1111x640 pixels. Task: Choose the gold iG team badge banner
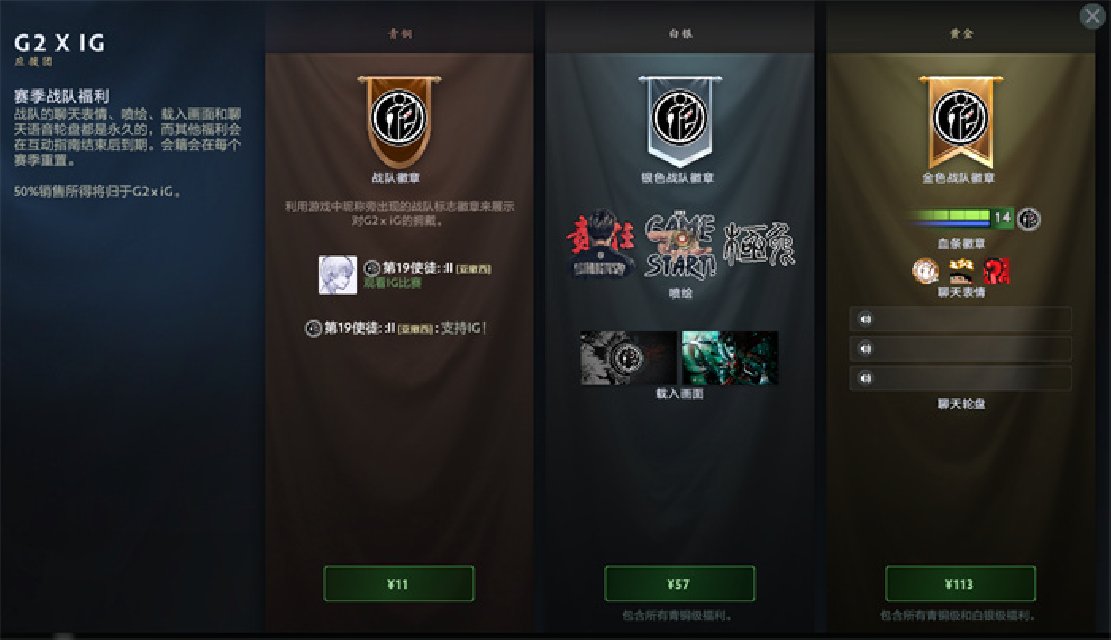click(960, 120)
